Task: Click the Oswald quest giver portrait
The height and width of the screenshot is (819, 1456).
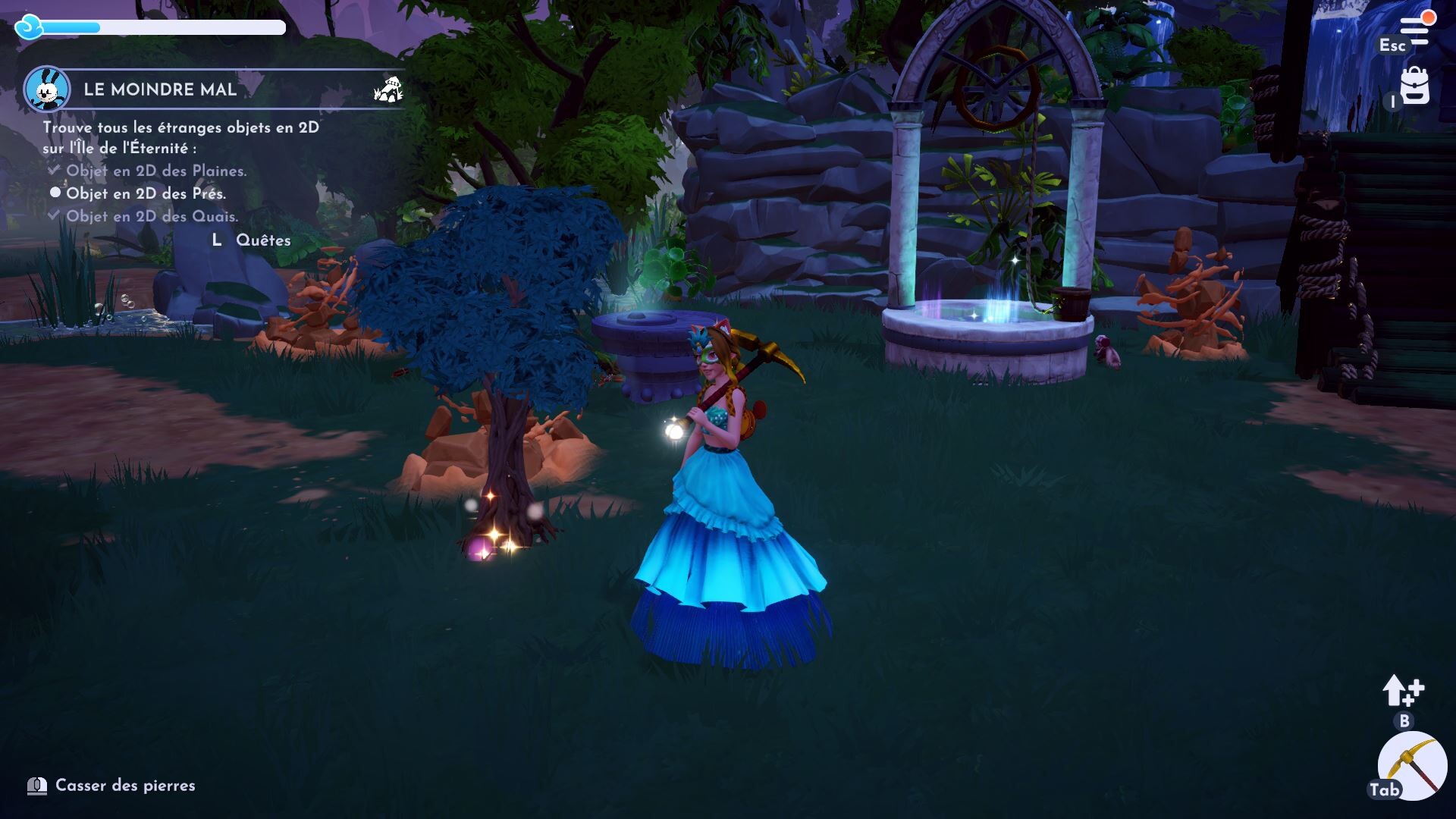Action: tap(47, 89)
